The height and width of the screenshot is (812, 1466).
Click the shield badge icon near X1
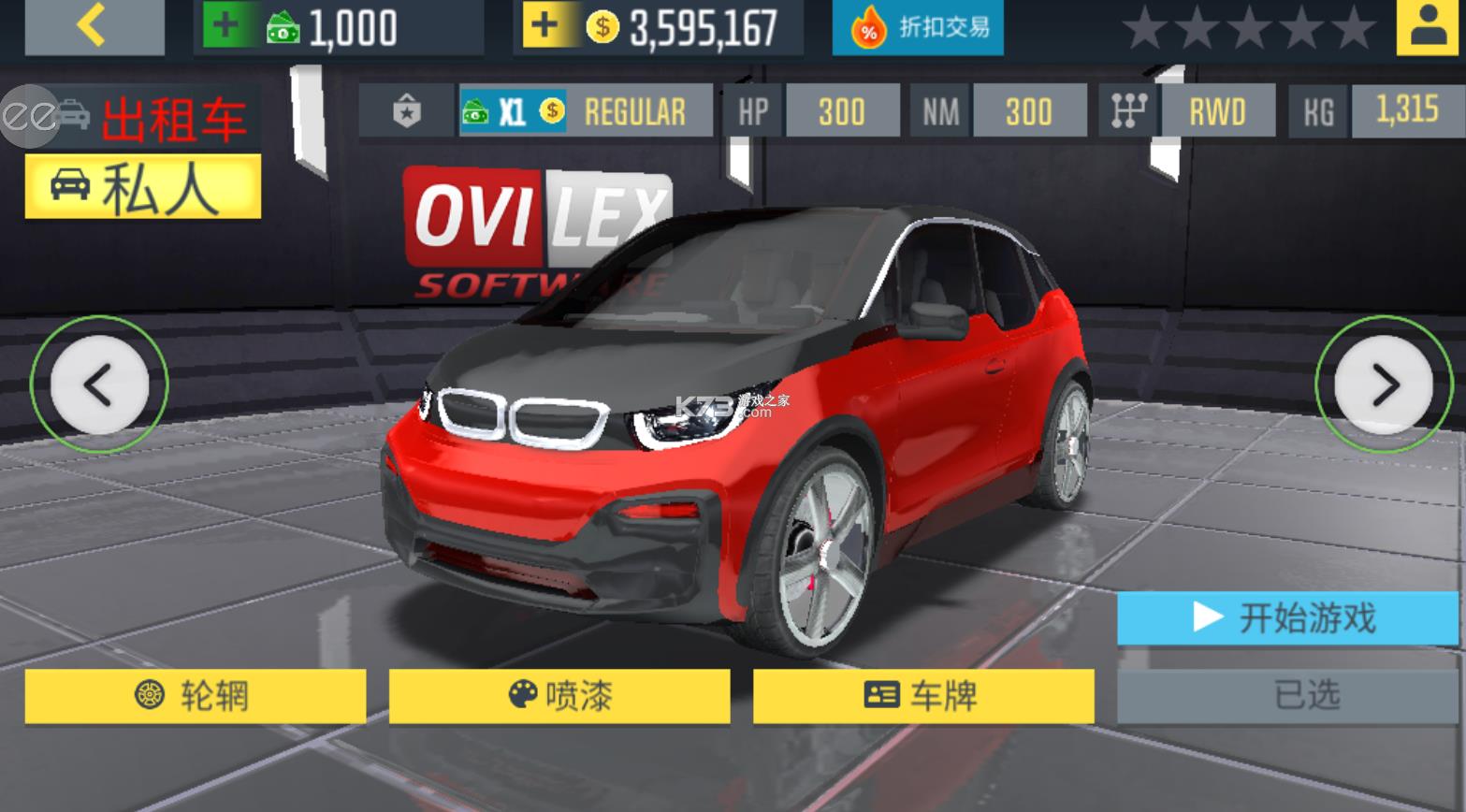pos(406,111)
